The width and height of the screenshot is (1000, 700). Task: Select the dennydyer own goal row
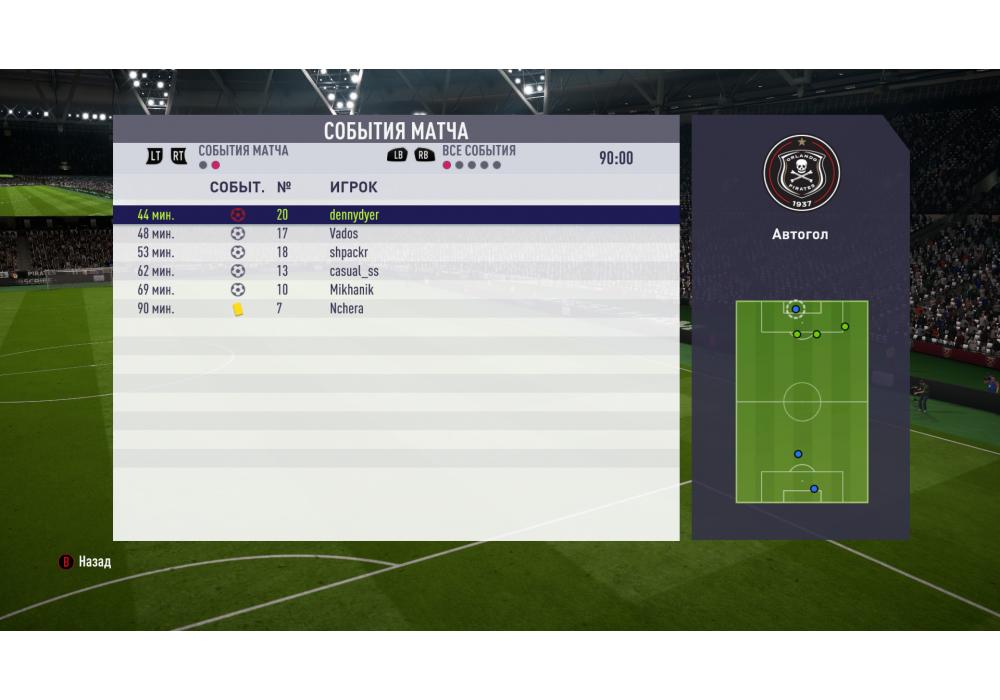point(395,215)
